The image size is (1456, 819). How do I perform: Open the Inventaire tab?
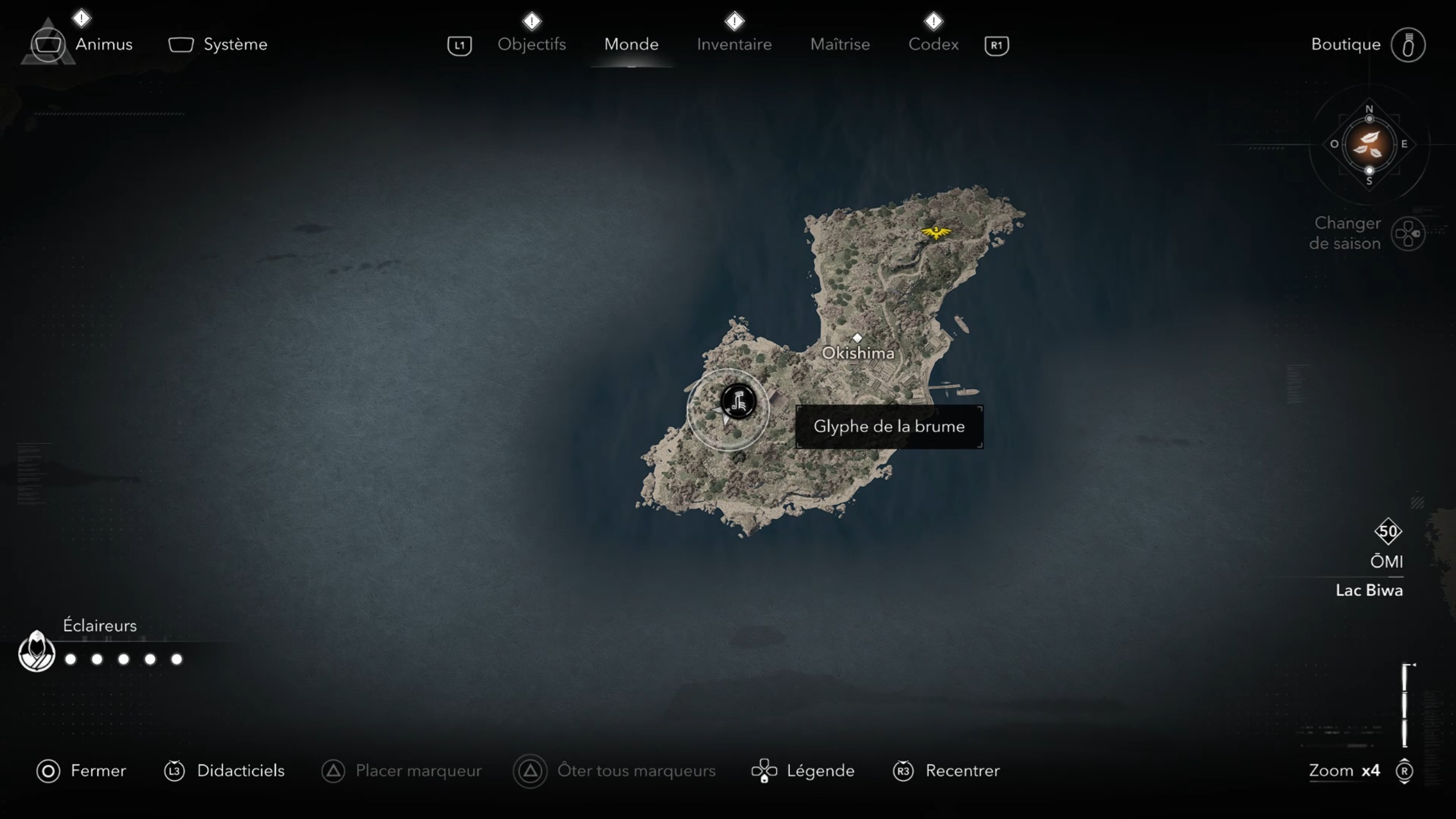coord(734,44)
